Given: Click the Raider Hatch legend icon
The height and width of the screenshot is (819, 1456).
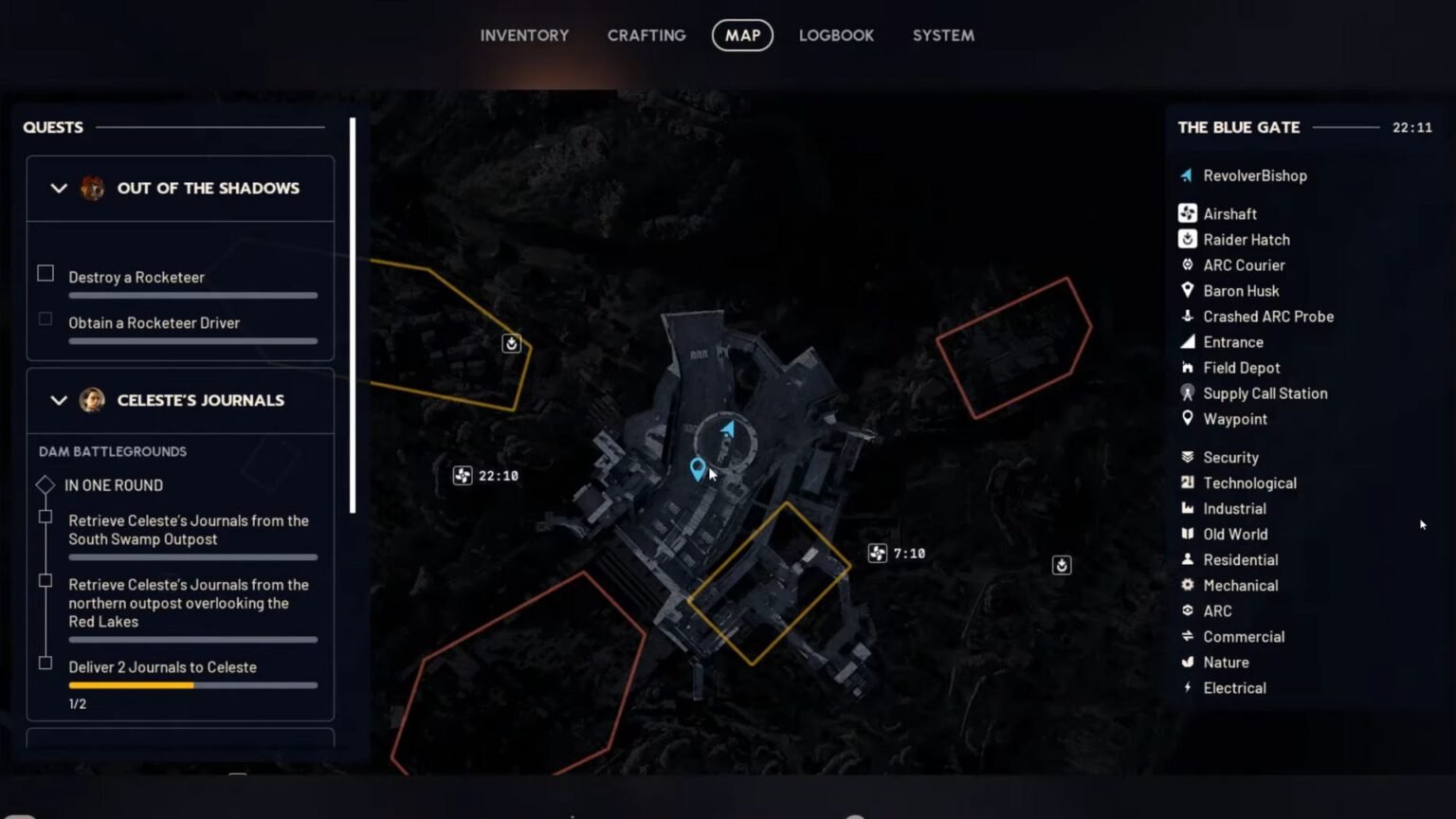Looking at the screenshot, I should click(x=1187, y=239).
